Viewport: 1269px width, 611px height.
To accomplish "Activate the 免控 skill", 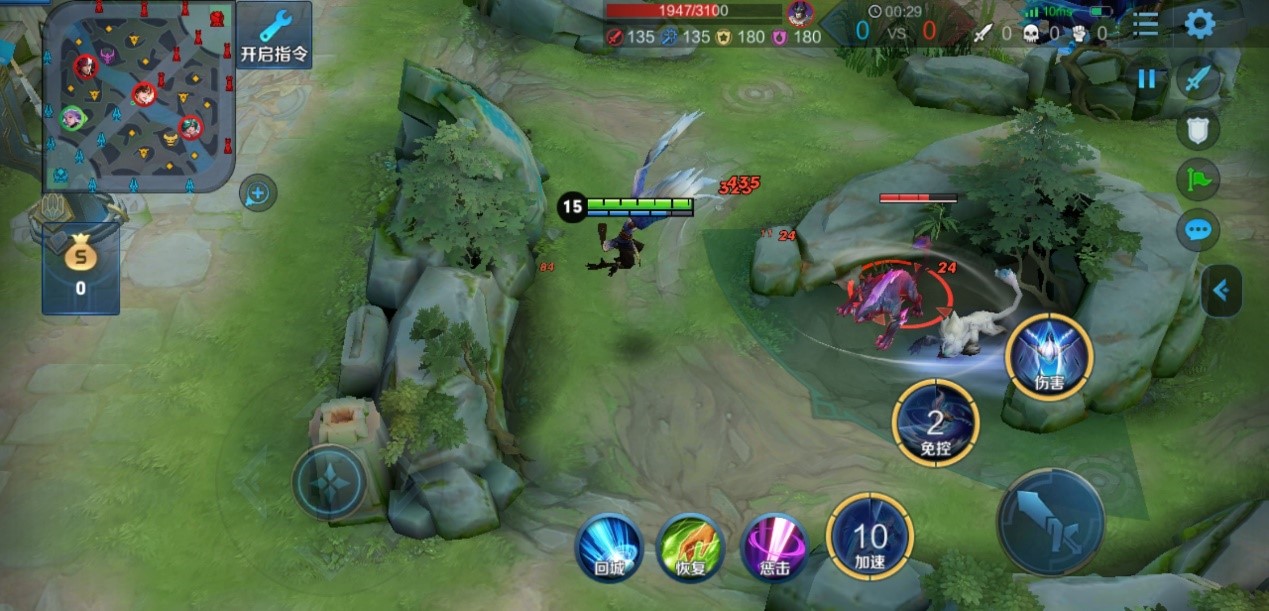I will click(x=936, y=422).
